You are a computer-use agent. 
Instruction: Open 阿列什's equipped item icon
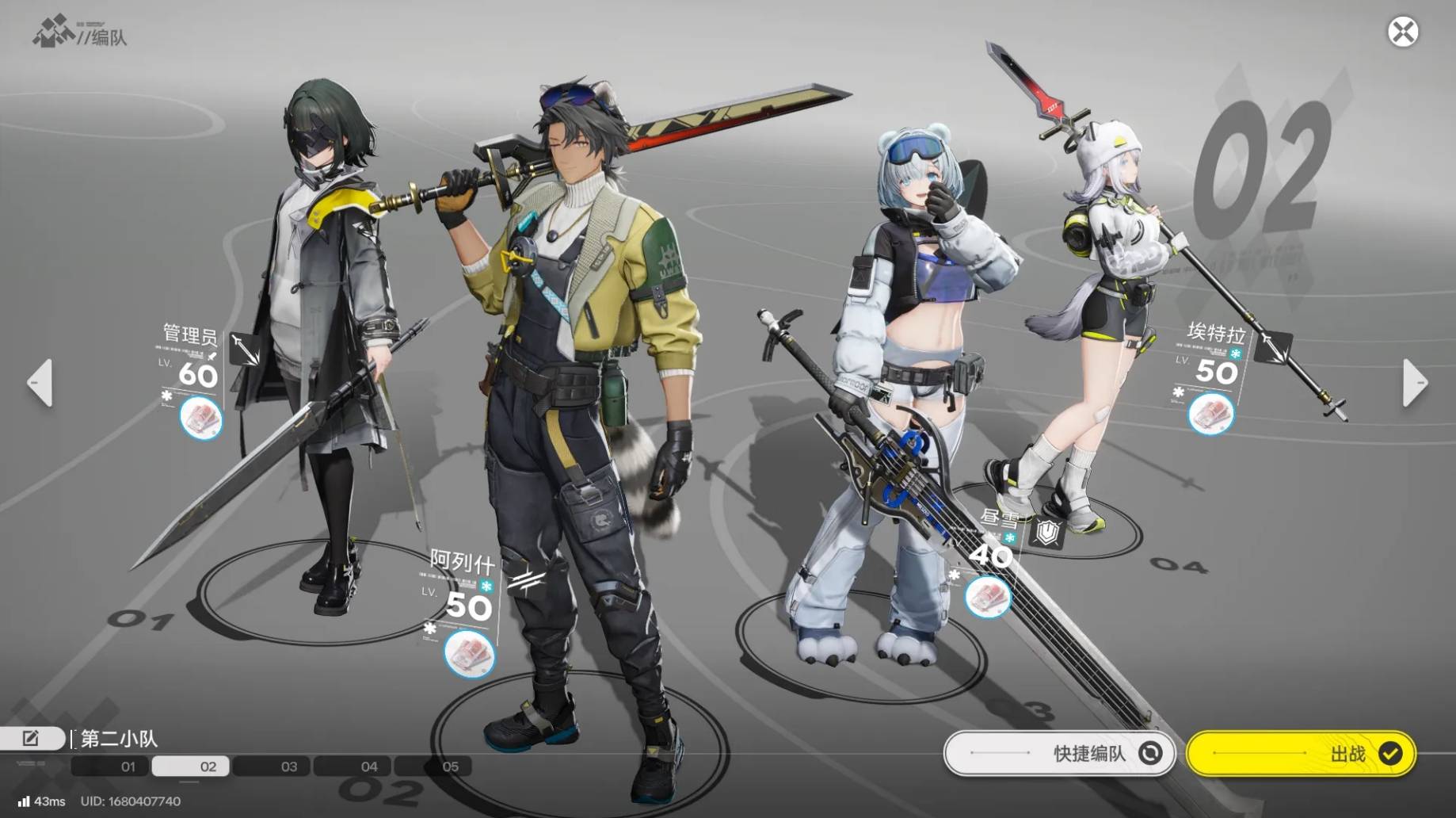[469, 655]
